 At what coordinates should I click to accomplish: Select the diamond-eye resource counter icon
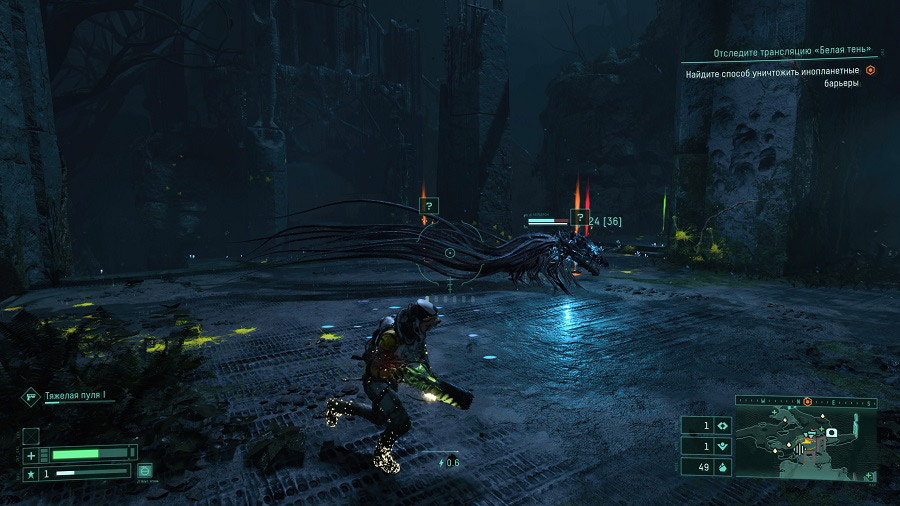pyautogui.click(x=723, y=426)
